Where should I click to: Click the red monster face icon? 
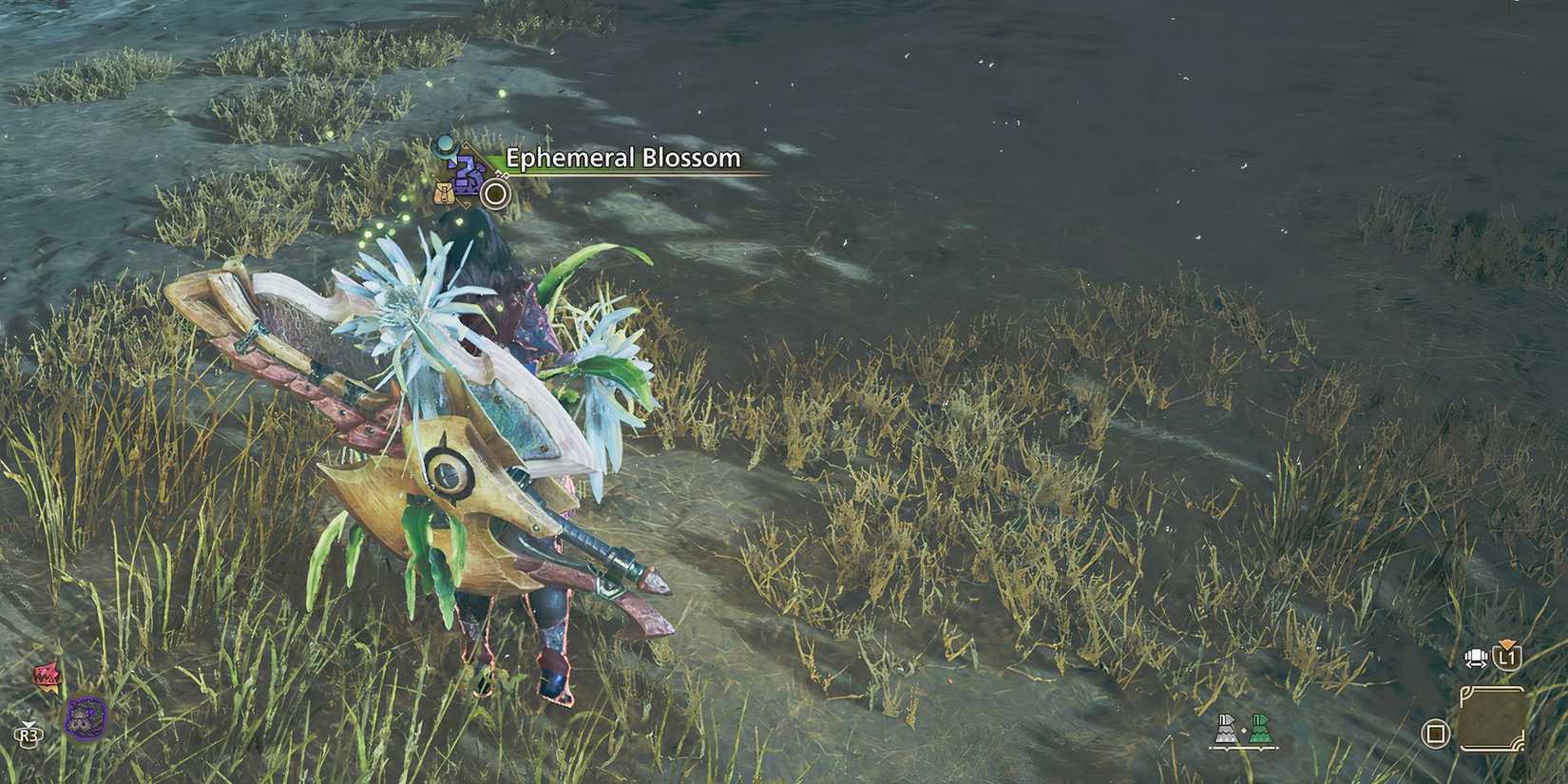coord(45,675)
